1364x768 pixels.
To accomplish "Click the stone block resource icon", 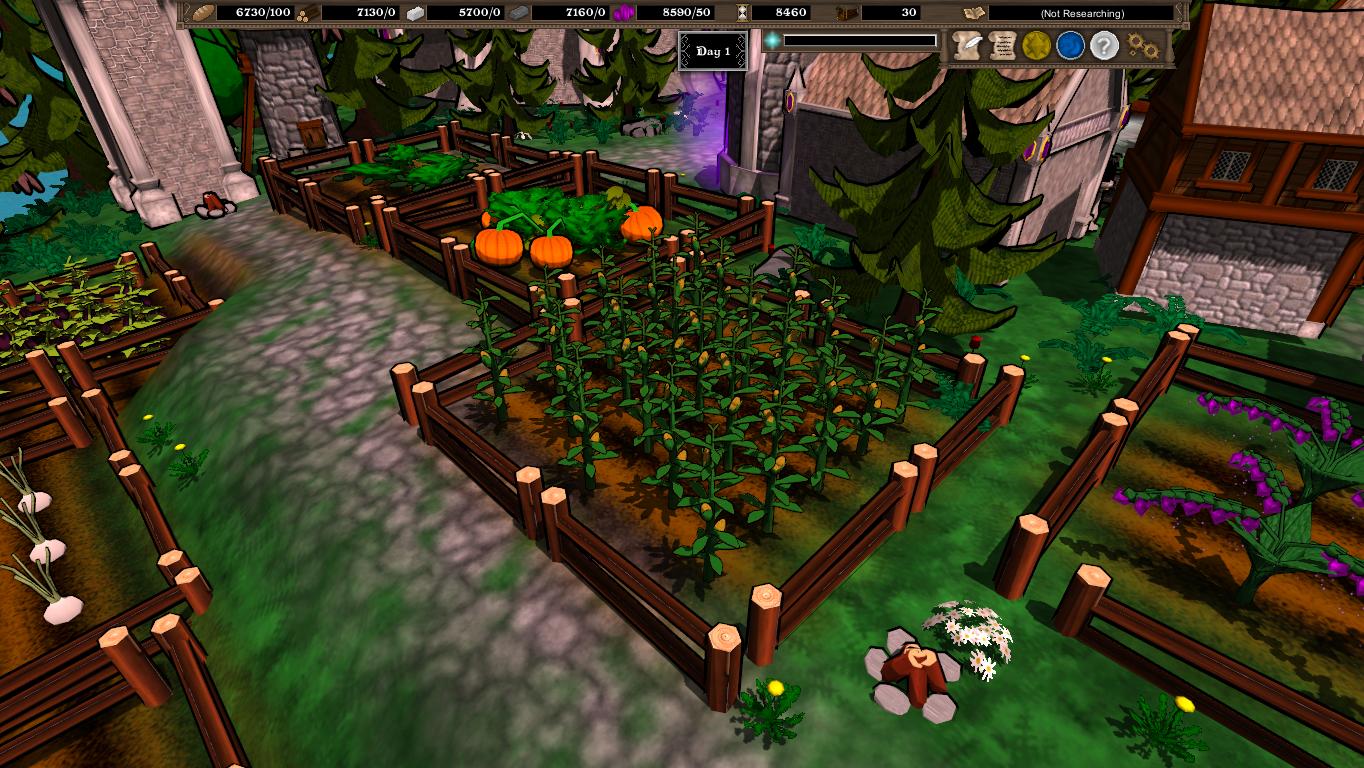I will (x=413, y=13).
